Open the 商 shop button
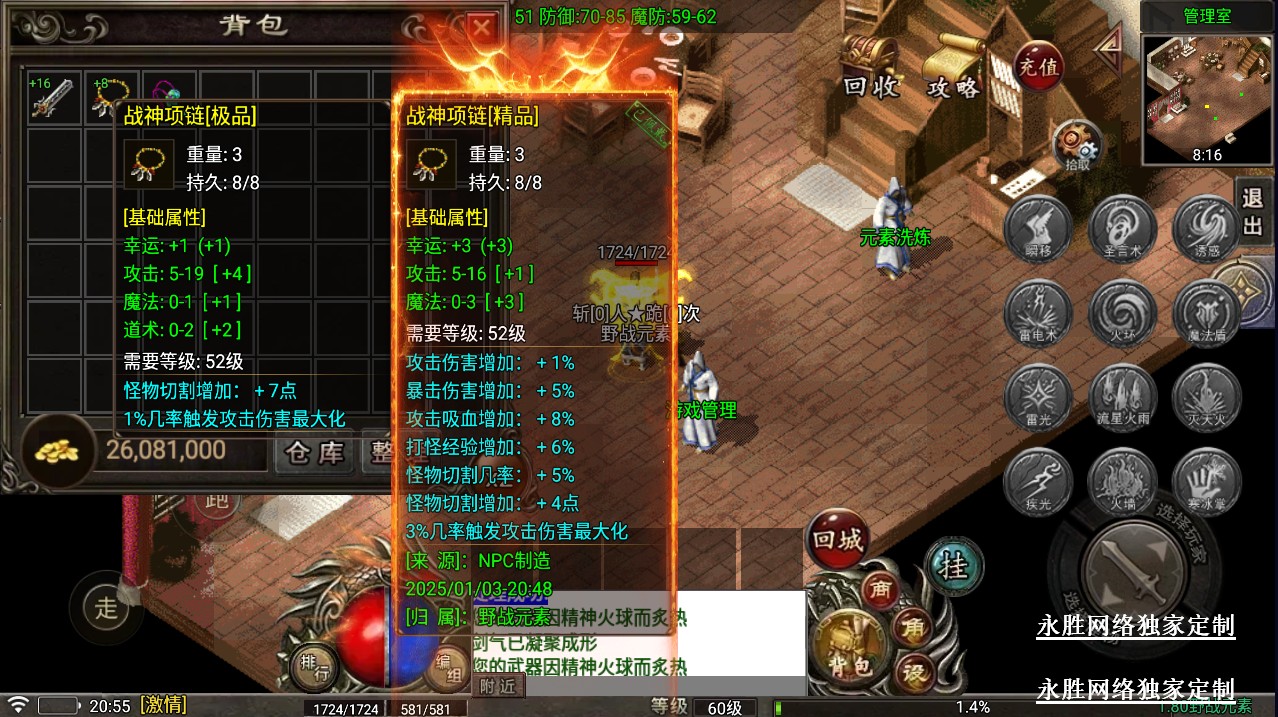1278x717 pixels. point(881,589)
